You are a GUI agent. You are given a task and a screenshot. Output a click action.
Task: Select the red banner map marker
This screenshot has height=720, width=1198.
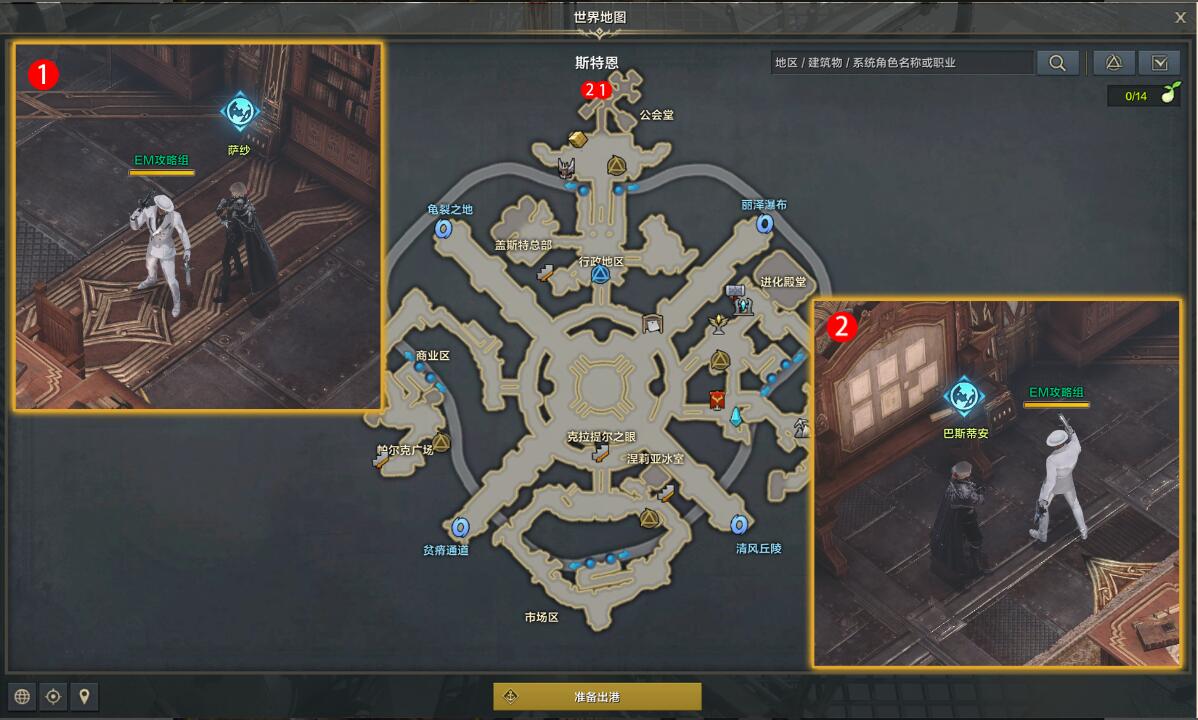pyautogui.click(x=717, y=400)
